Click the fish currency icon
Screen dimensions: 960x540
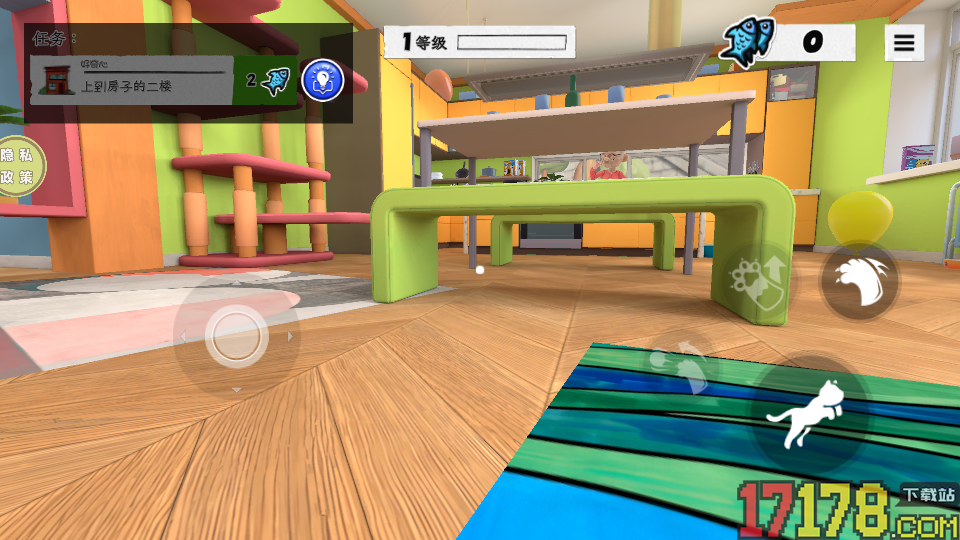click(748, 42)
